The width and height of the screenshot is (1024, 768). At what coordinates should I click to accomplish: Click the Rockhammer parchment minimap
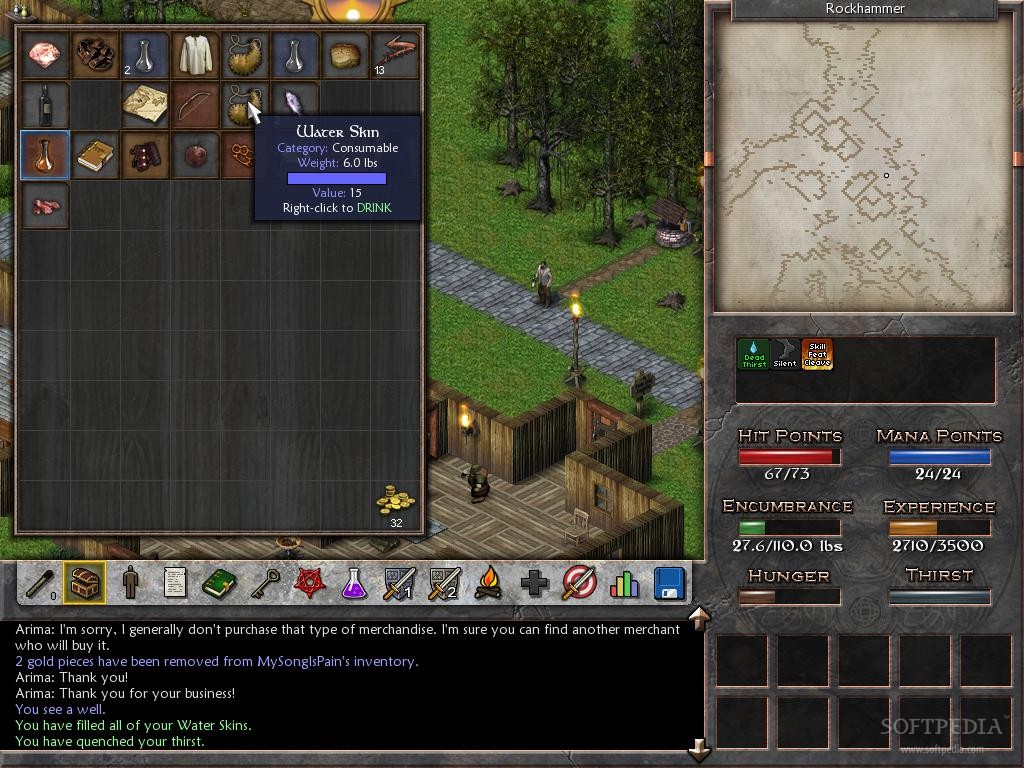[x=861, y=167]
